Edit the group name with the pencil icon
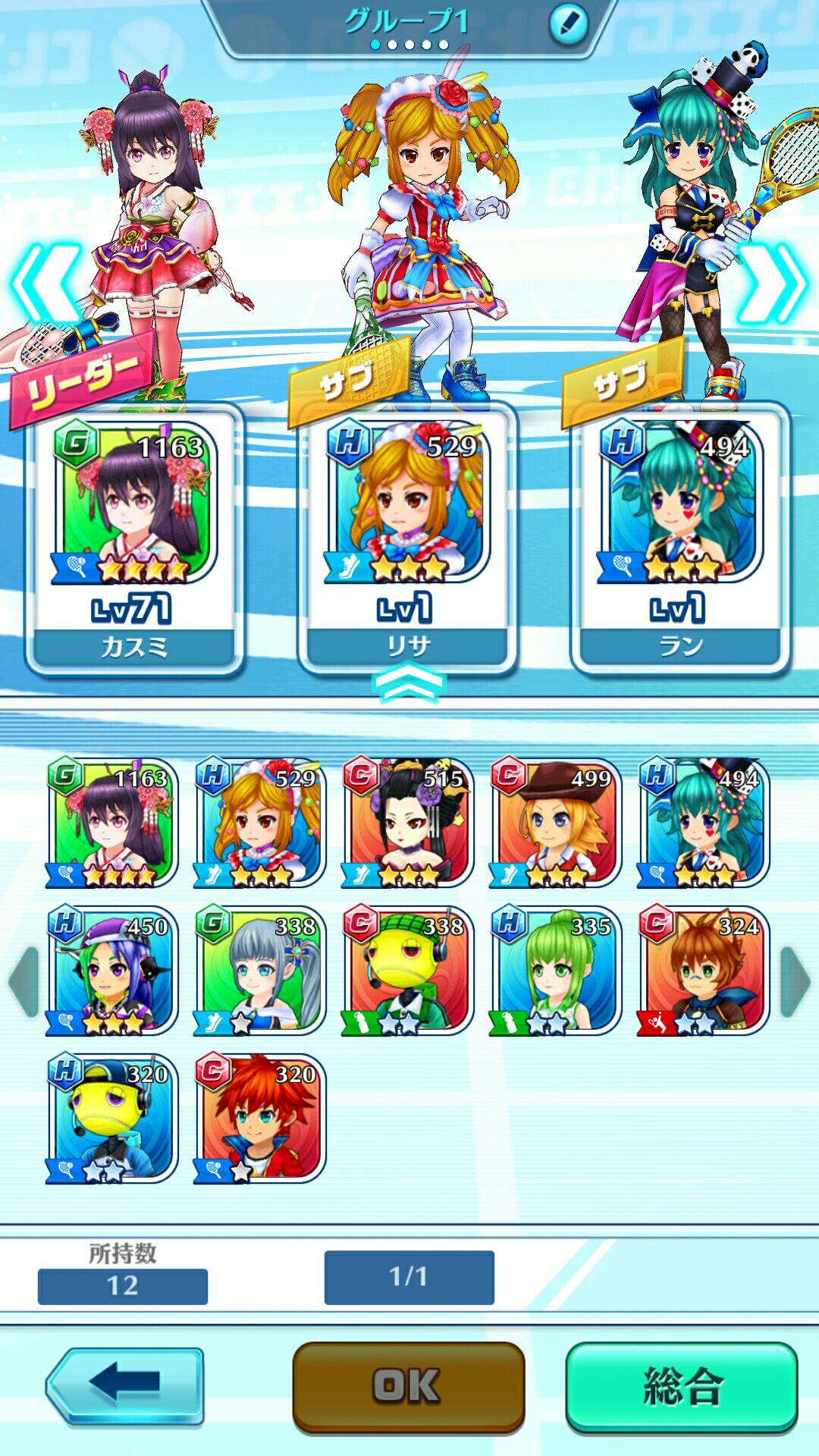Image resolution: width=819 pixels, height=1456 pixels. (x=568, y=24)
